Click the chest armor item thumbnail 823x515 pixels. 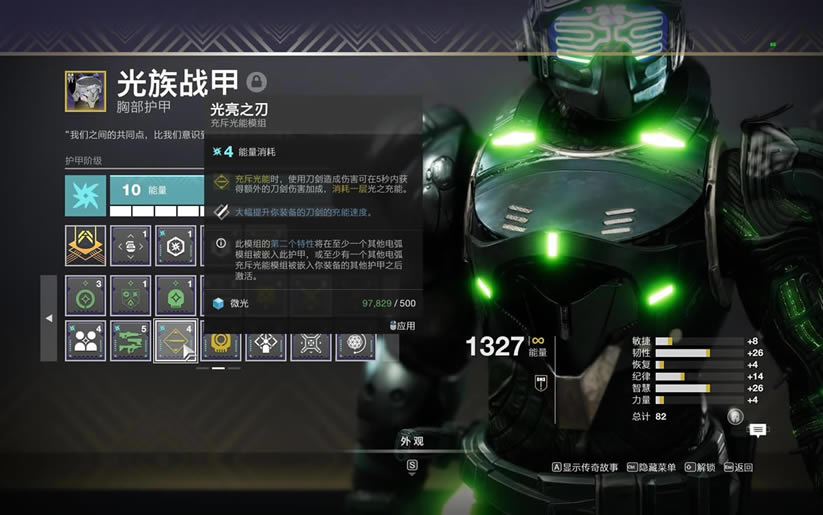pos(85,90)
